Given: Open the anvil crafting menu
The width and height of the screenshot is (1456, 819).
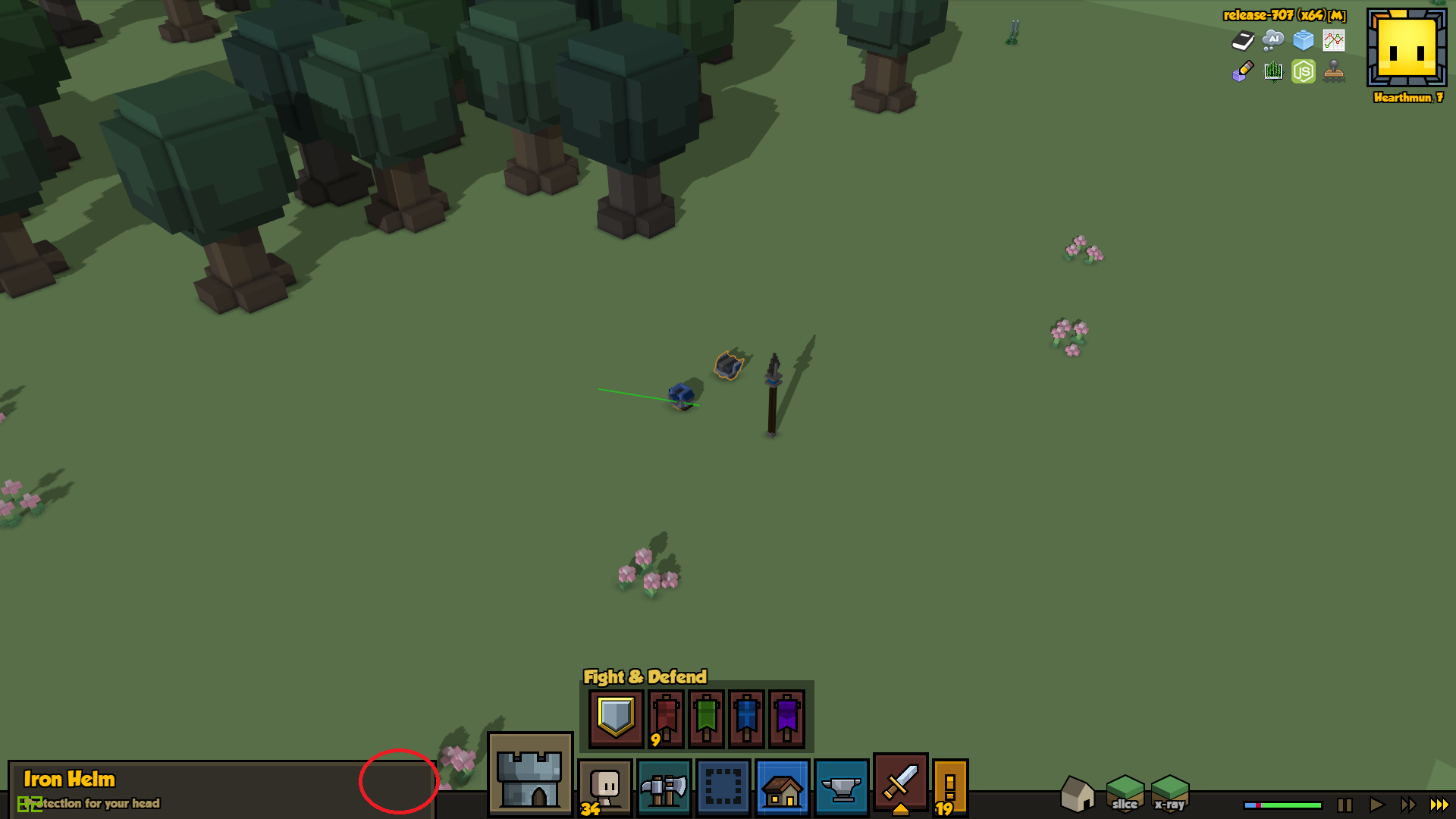Looking at the screenshot, I should (841, 787).
